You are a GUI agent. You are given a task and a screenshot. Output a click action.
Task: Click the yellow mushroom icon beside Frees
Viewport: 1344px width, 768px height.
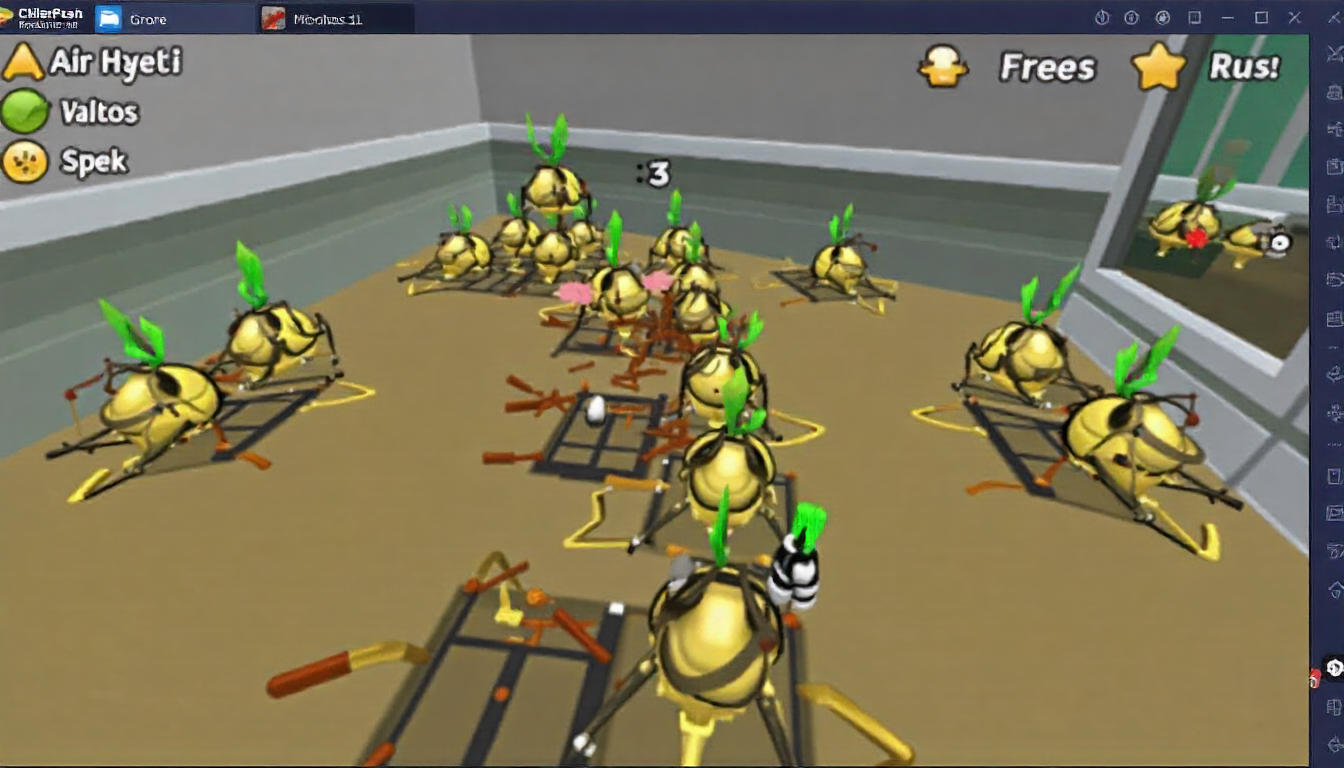(x=943, y=66)
